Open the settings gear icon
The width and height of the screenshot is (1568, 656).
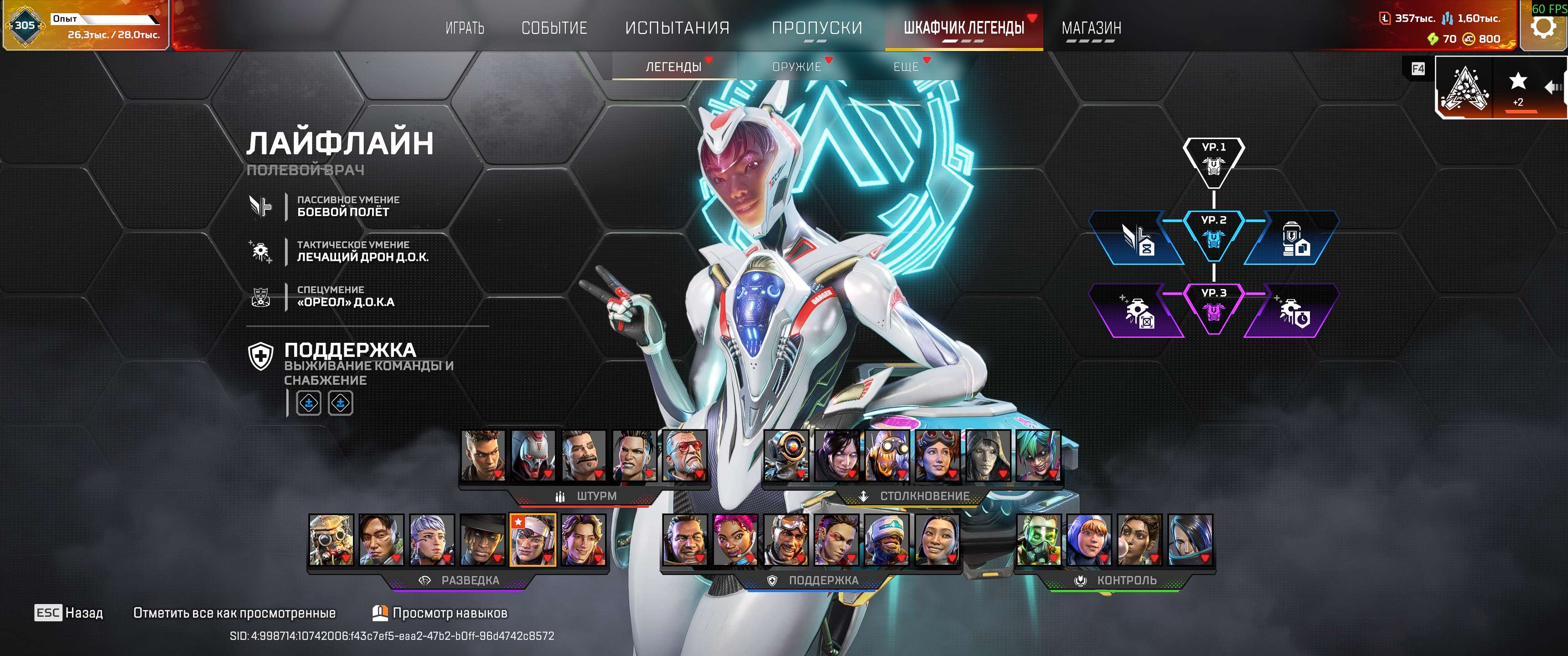click(1543, 26)
